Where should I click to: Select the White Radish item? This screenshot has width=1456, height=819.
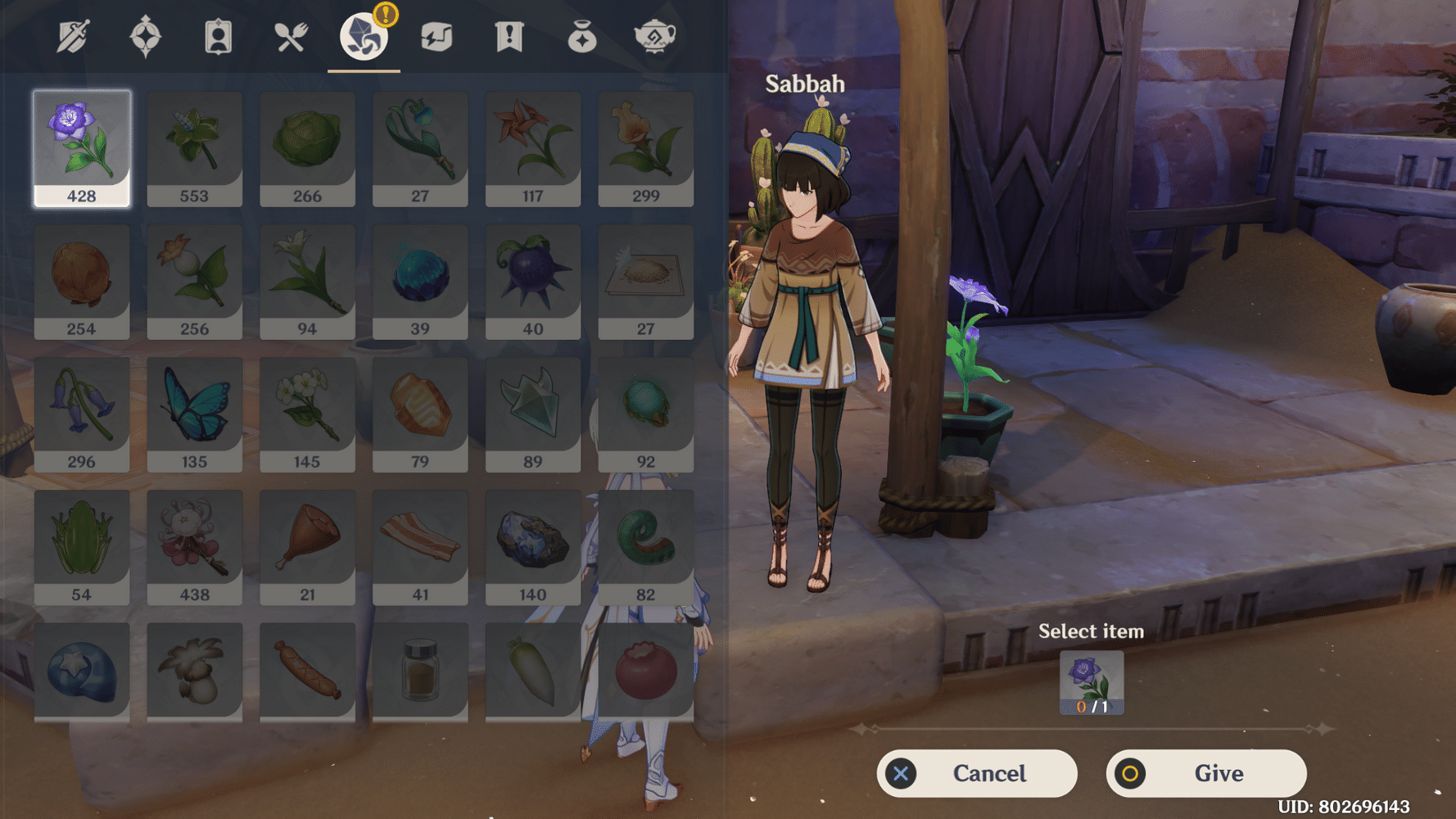point(533,672)
